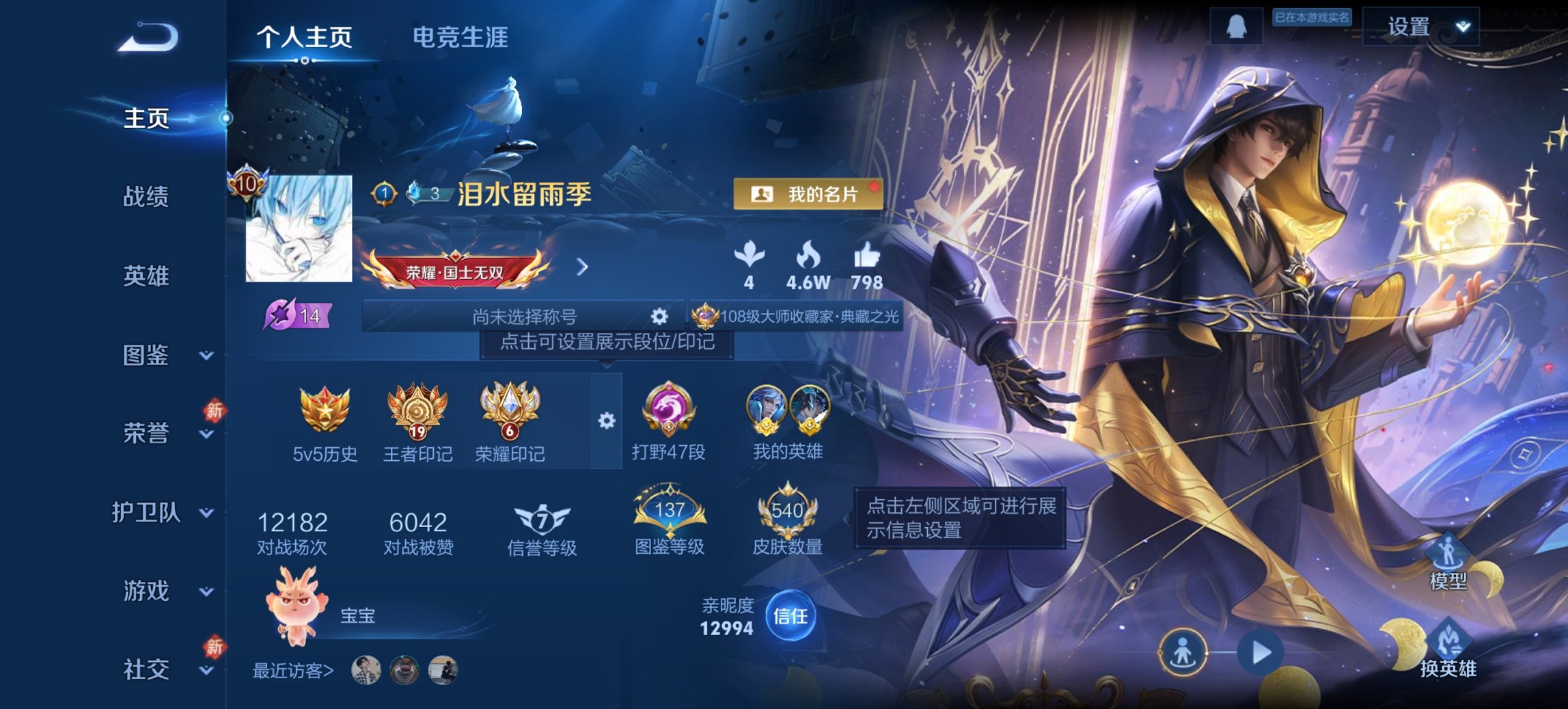Open title settings via gear beside 尚未选择称号
Viewport: 1568px width, 709px height.
[x=658, y=317]
